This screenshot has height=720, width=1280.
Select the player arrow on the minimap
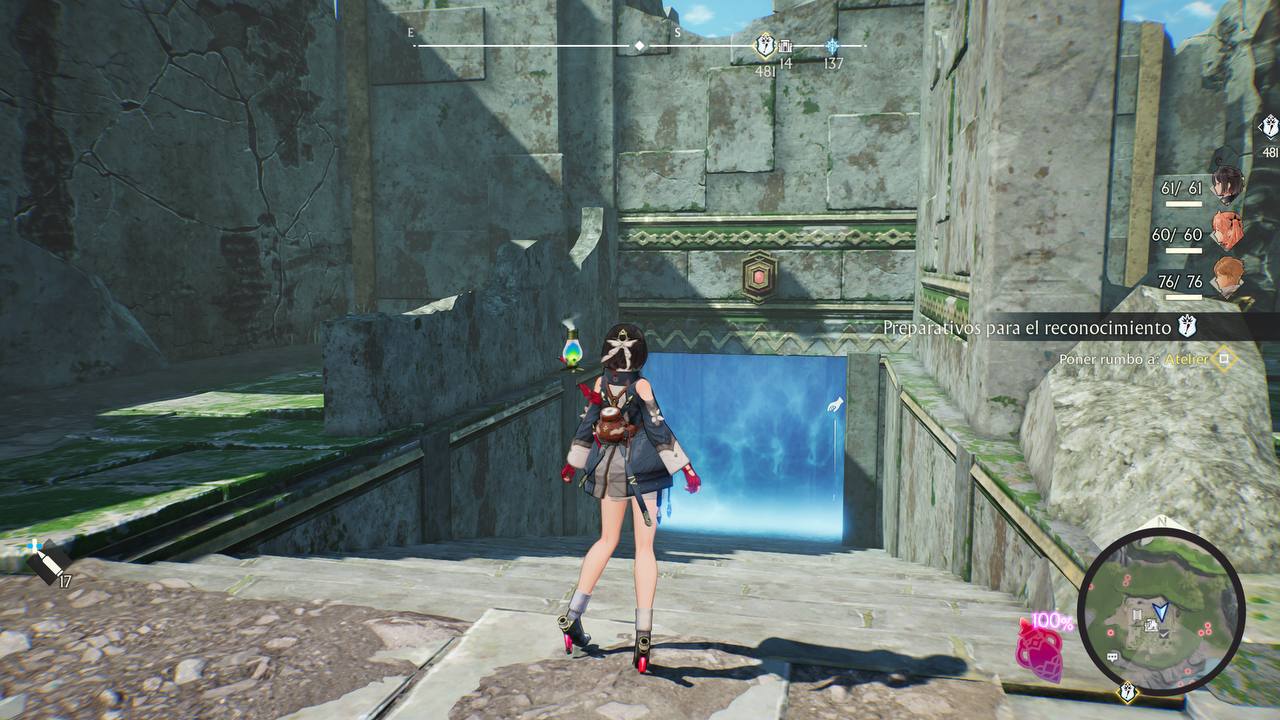[x=1161, y=612]
